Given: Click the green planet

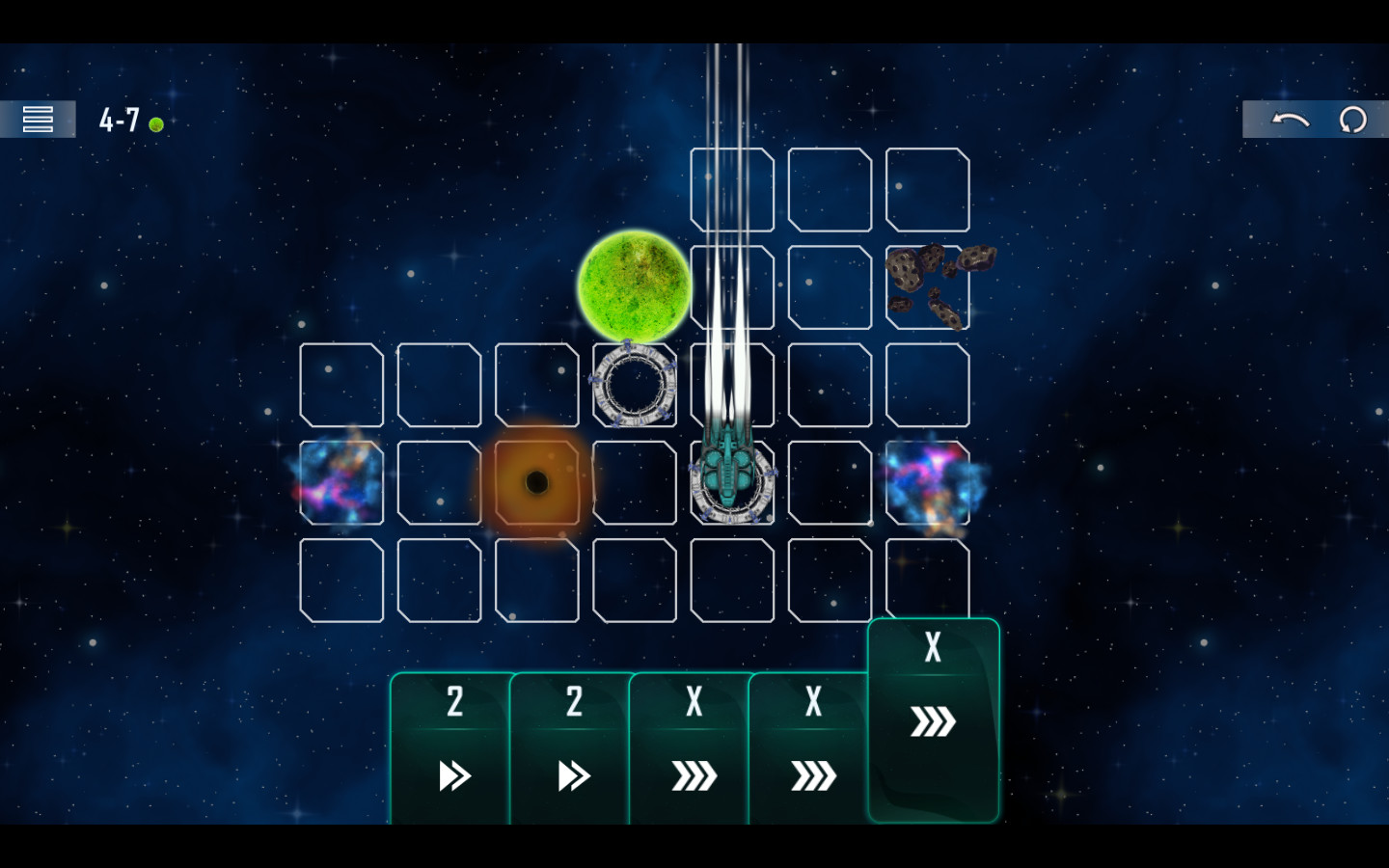Looking at the screenshot, I should 637,287.
